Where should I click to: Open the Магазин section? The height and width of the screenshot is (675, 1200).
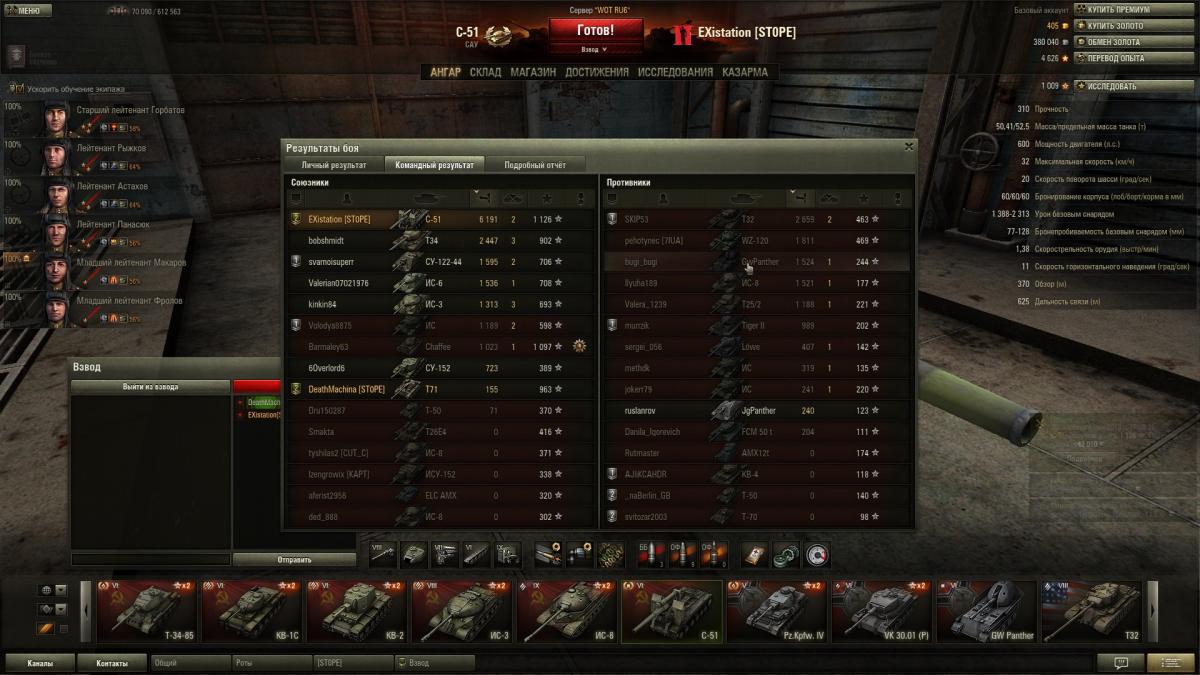tap(532, 72)
